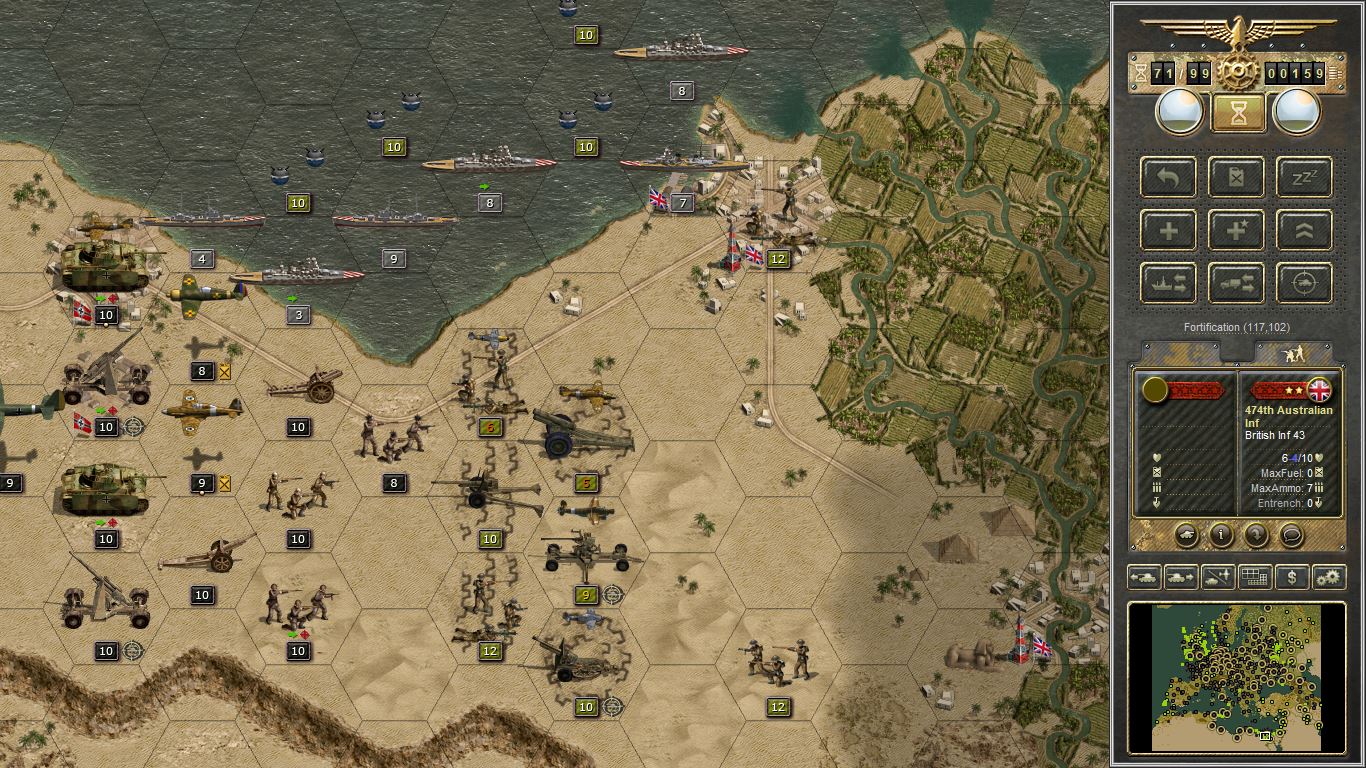This screenshot has height=768, width=1366.
Task: Toggle the speech bubble message button
Action: click(1291, 535)
